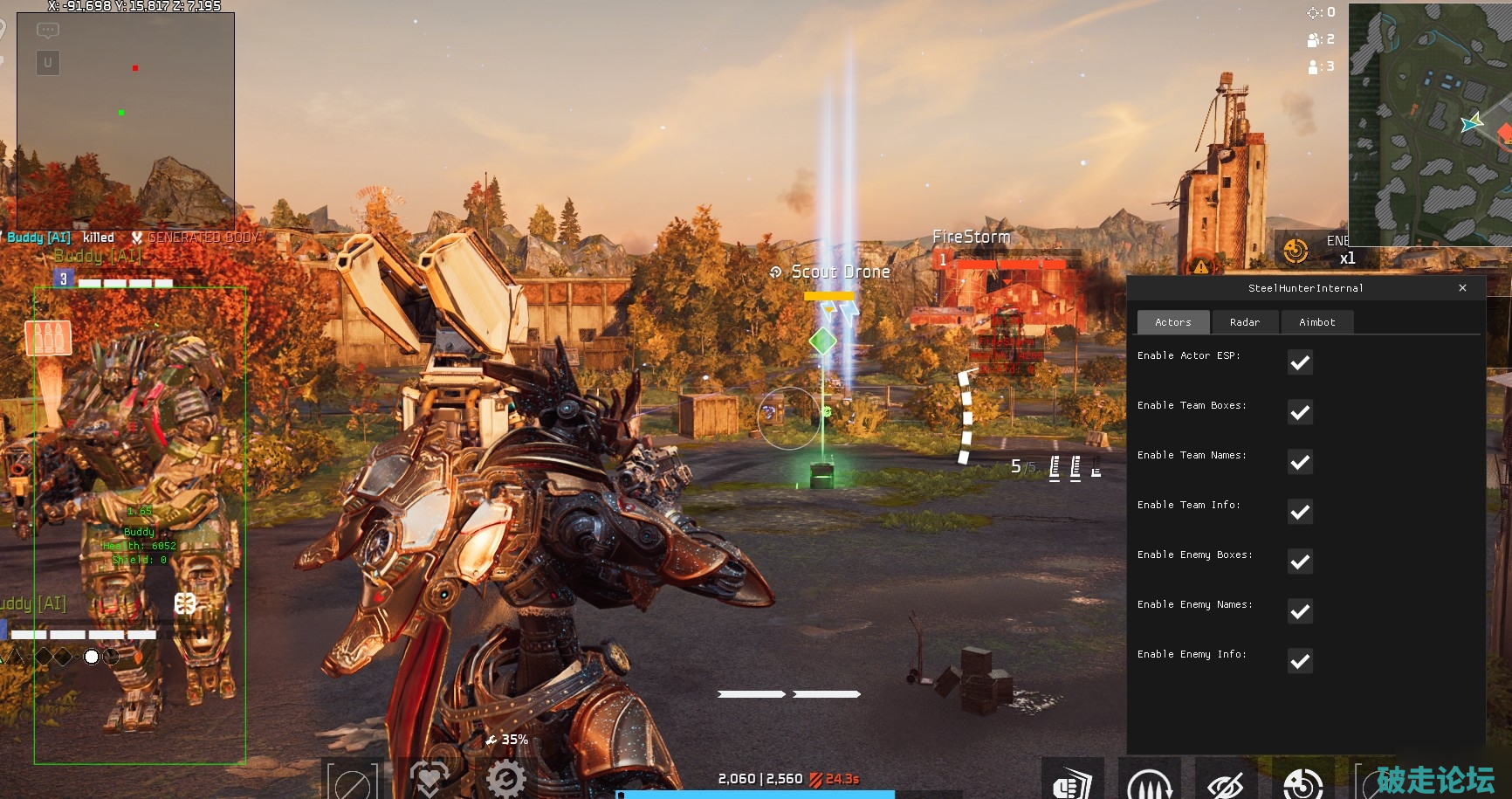1512x799 pixels.
Task: Activate the crossed-out eye stealth ability
Action: (x=1226, y=783)
